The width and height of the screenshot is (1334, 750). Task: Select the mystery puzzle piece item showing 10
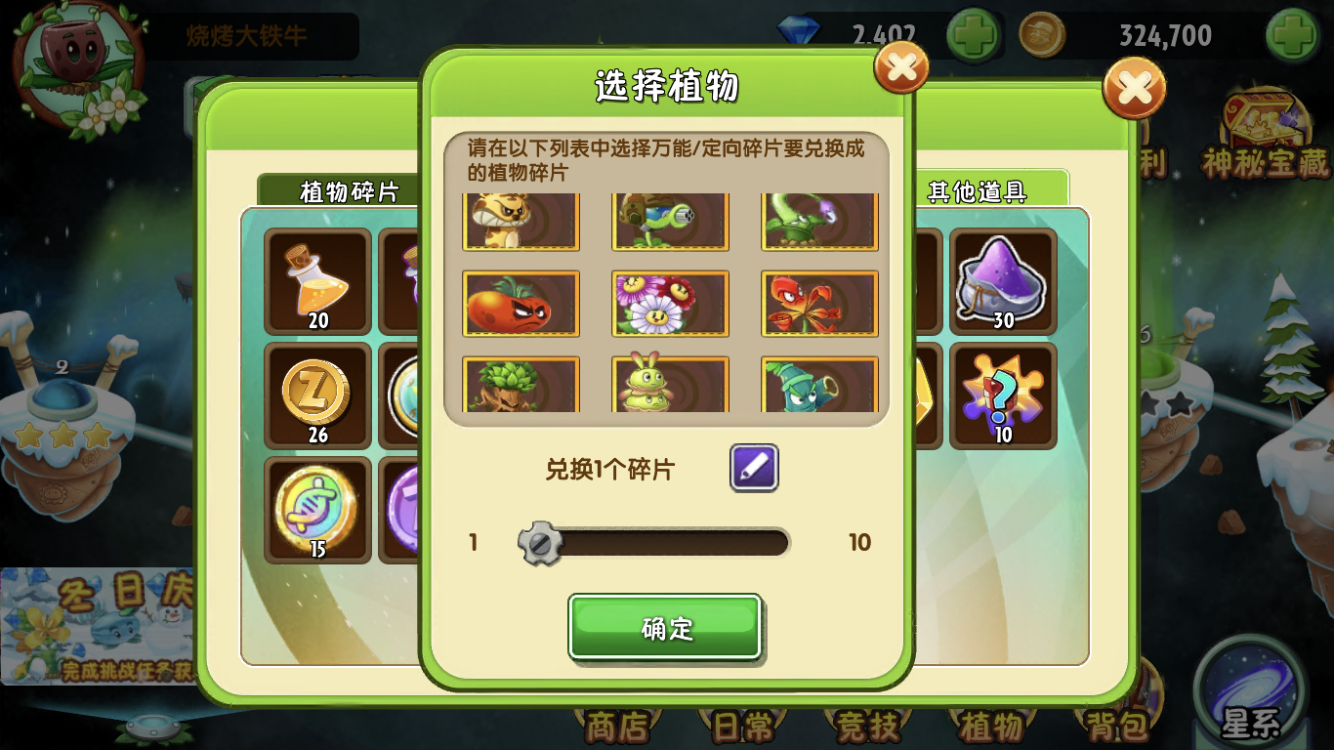1003,394
